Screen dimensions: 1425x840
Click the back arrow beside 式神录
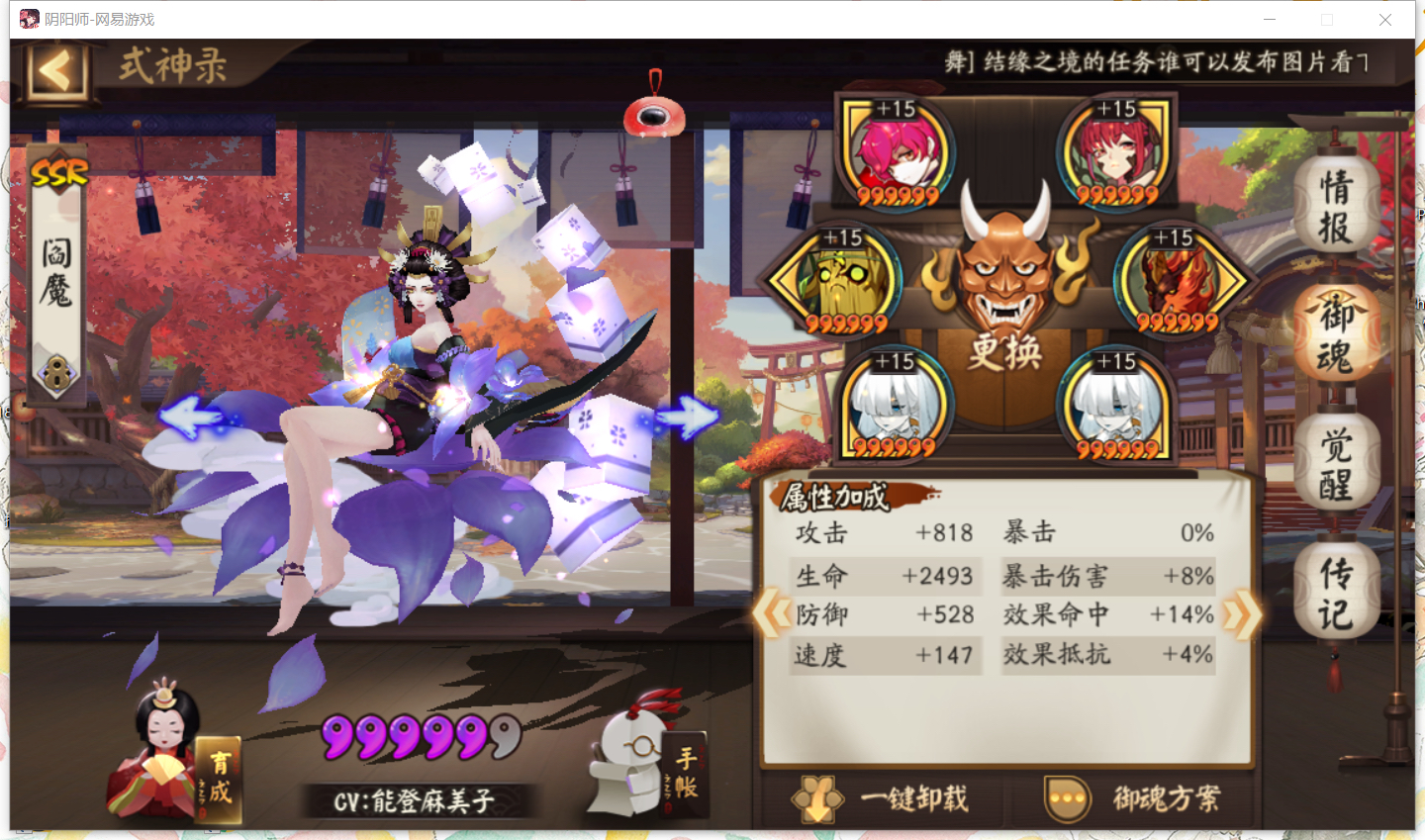55,71
